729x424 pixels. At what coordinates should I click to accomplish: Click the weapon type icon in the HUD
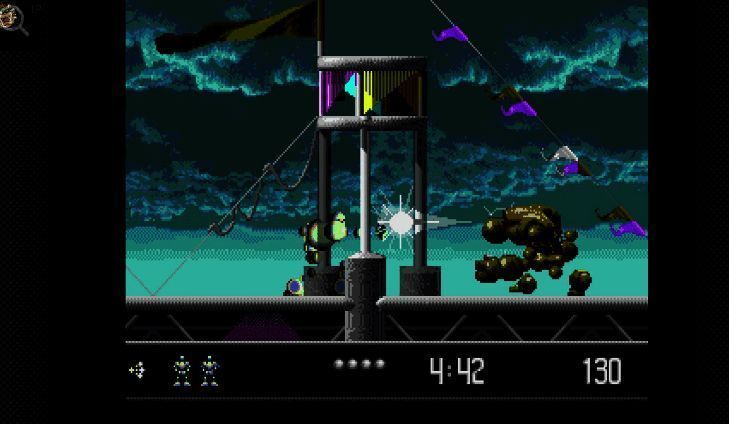[137, 371]
